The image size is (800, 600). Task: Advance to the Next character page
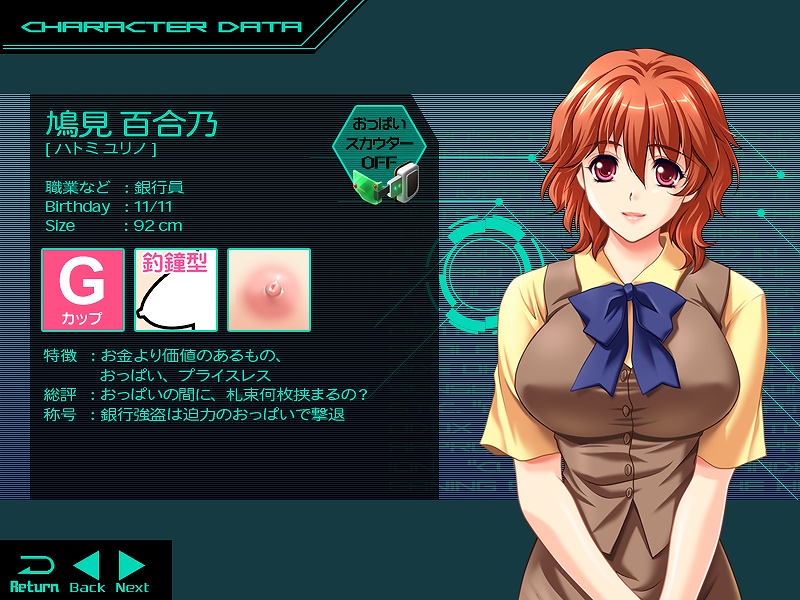tap(132, 573)
